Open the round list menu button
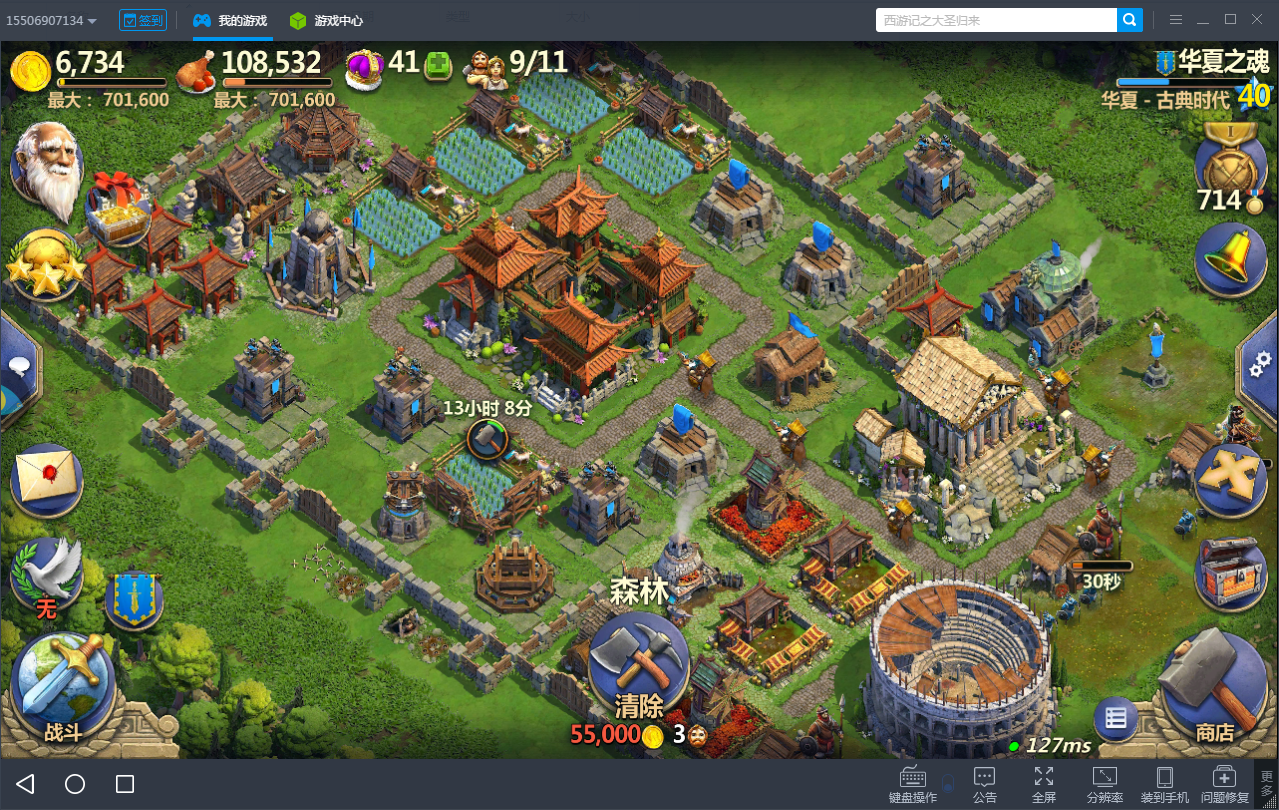 1116,718
